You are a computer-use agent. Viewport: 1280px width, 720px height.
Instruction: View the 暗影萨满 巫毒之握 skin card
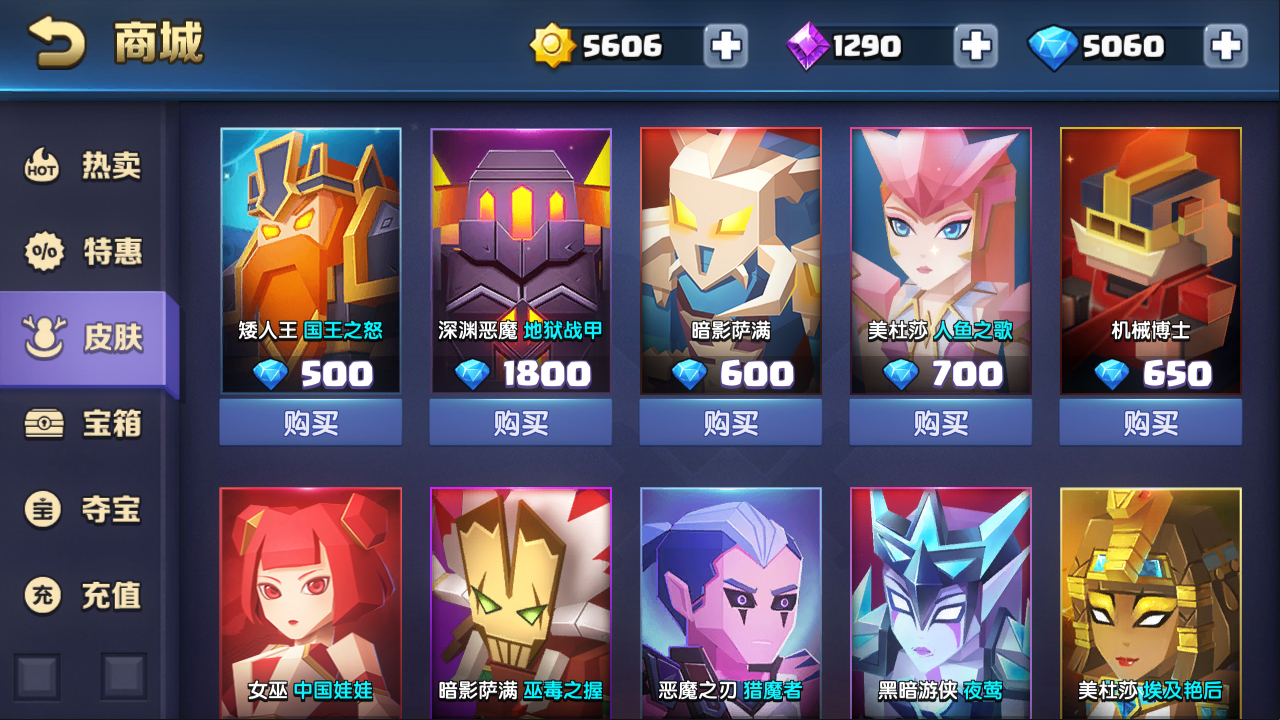coord(521,600)
